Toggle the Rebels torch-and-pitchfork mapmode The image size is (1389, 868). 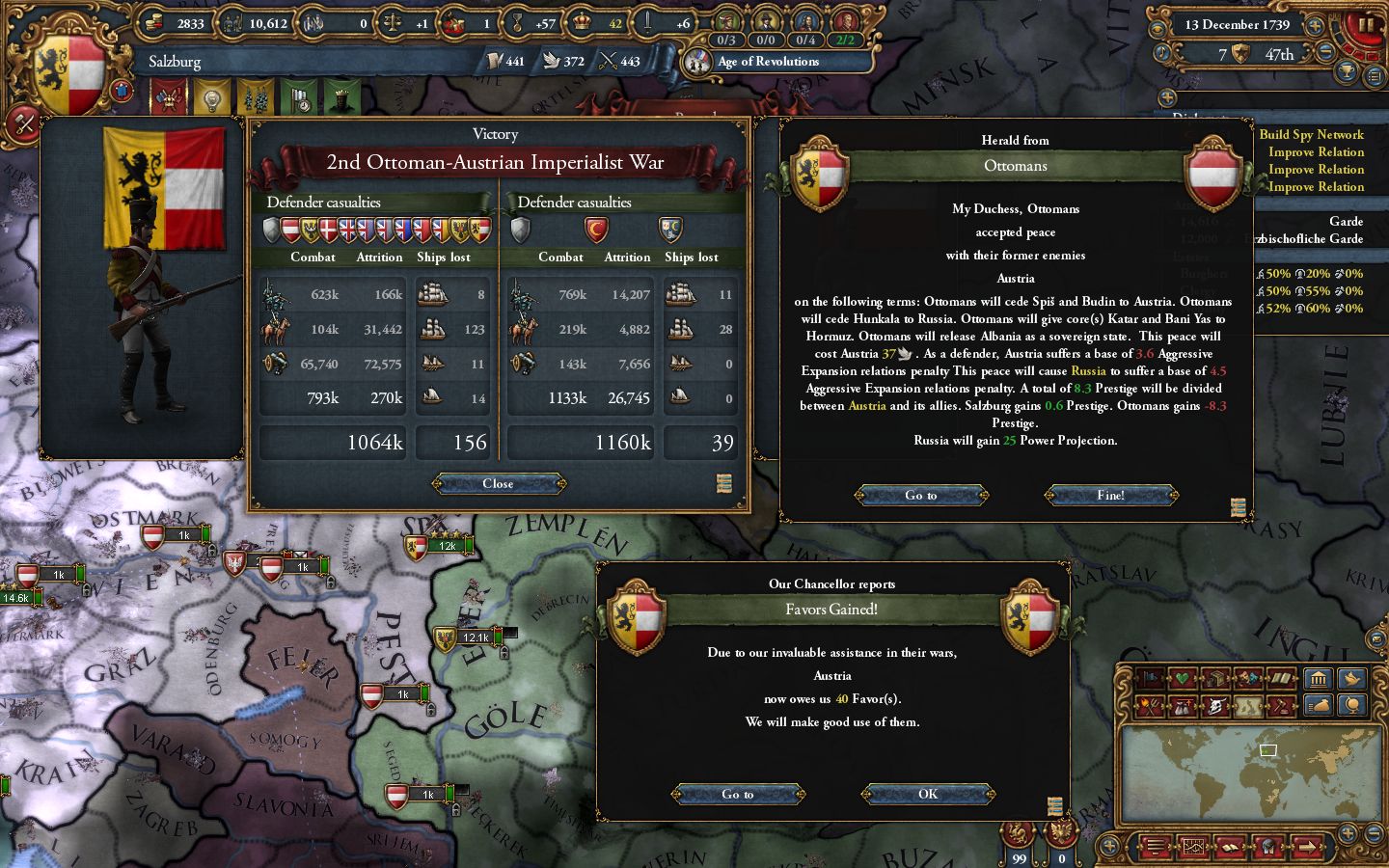[x=1150, y=706]
